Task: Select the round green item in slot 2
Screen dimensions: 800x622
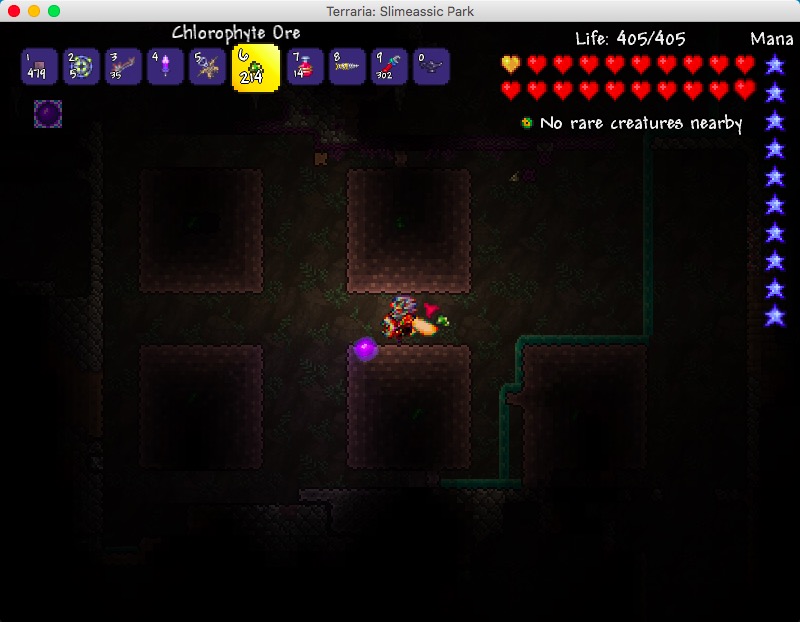Action: click(x=81, y=67)
